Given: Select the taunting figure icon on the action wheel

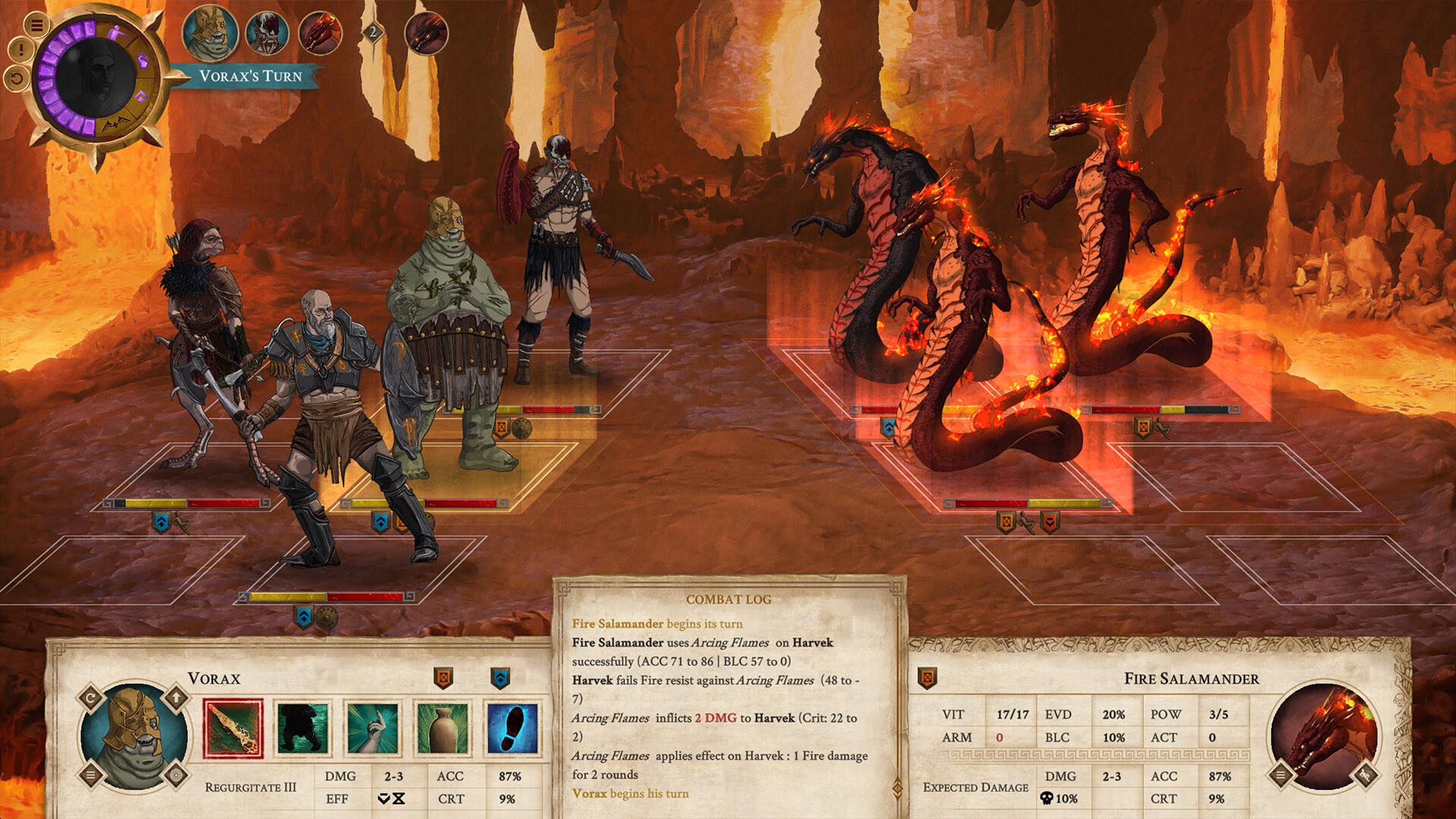Looking at the screenshot, I should click(x=117, y=32).
